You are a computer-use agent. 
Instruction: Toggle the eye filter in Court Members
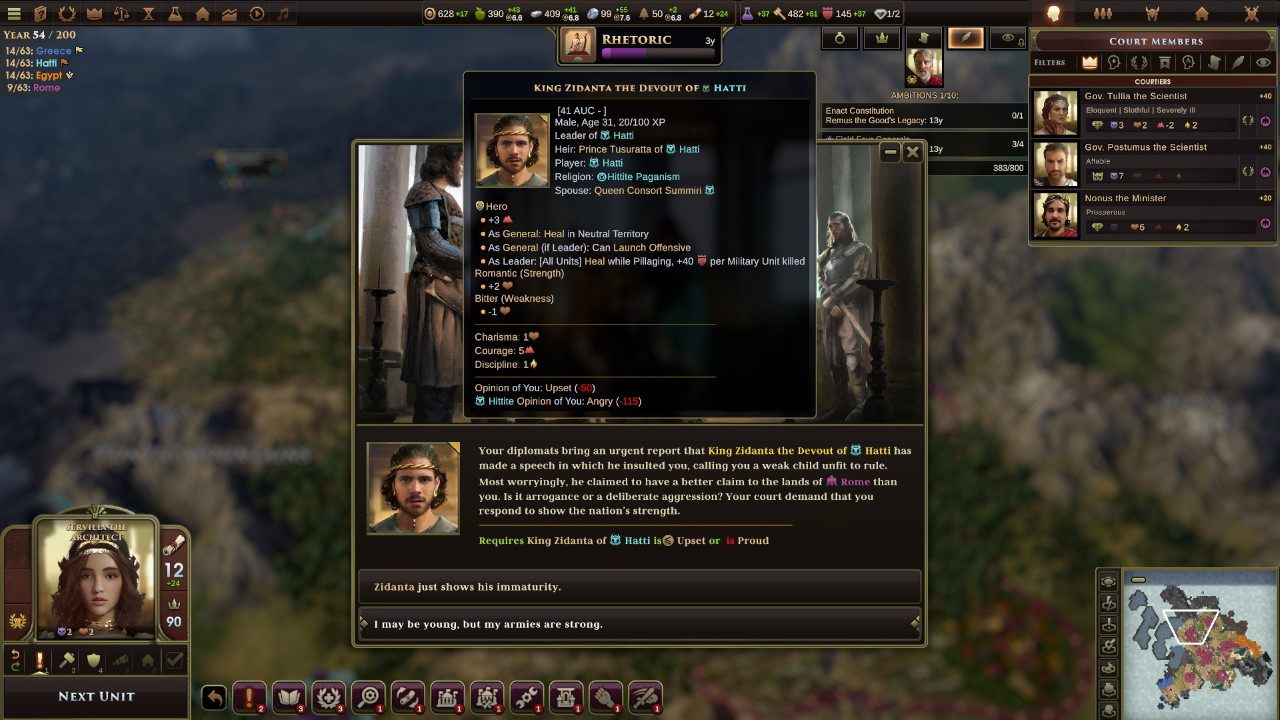coord(1263,62)
